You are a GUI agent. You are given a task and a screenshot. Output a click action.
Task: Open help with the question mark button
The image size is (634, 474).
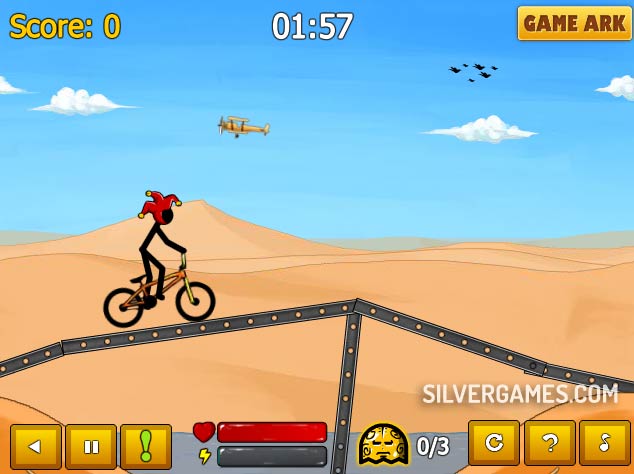[549, 443]
